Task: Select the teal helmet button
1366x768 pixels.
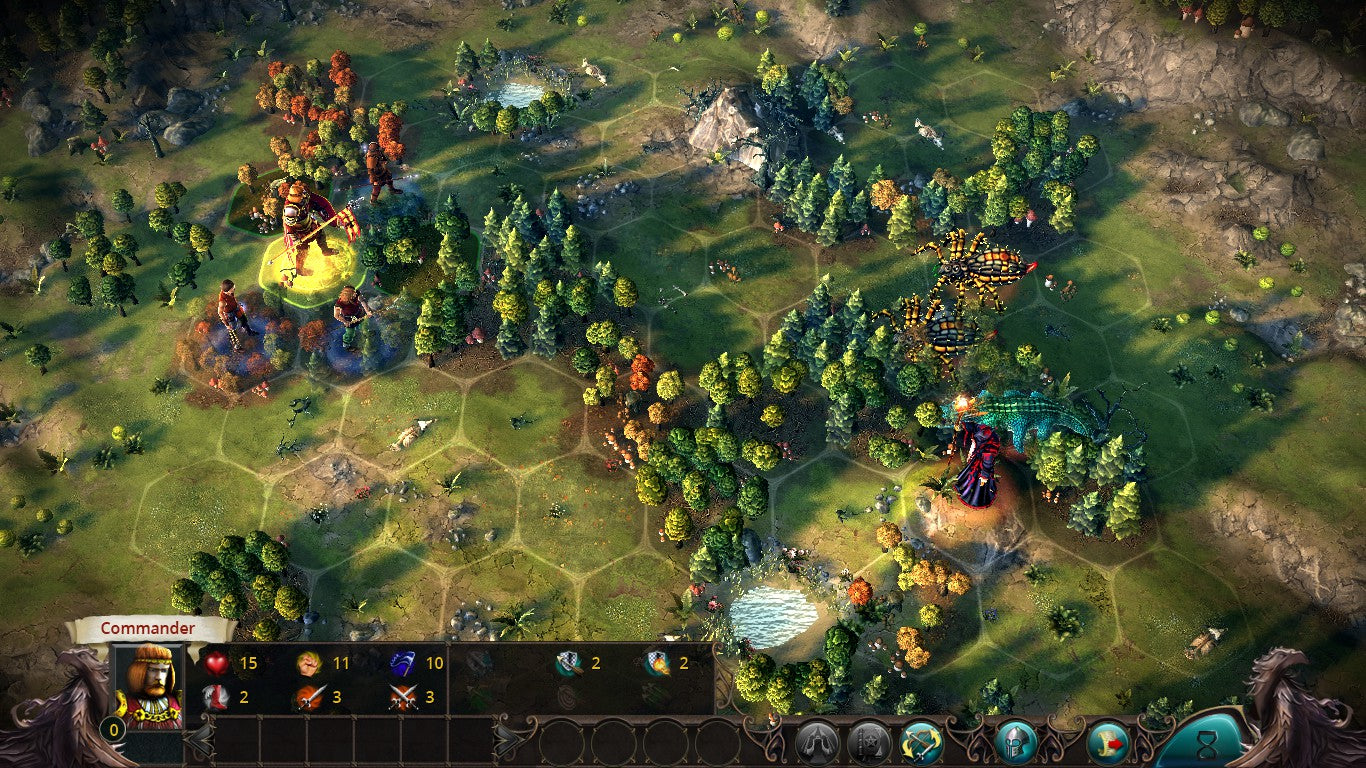Action: pos(1015,742)
